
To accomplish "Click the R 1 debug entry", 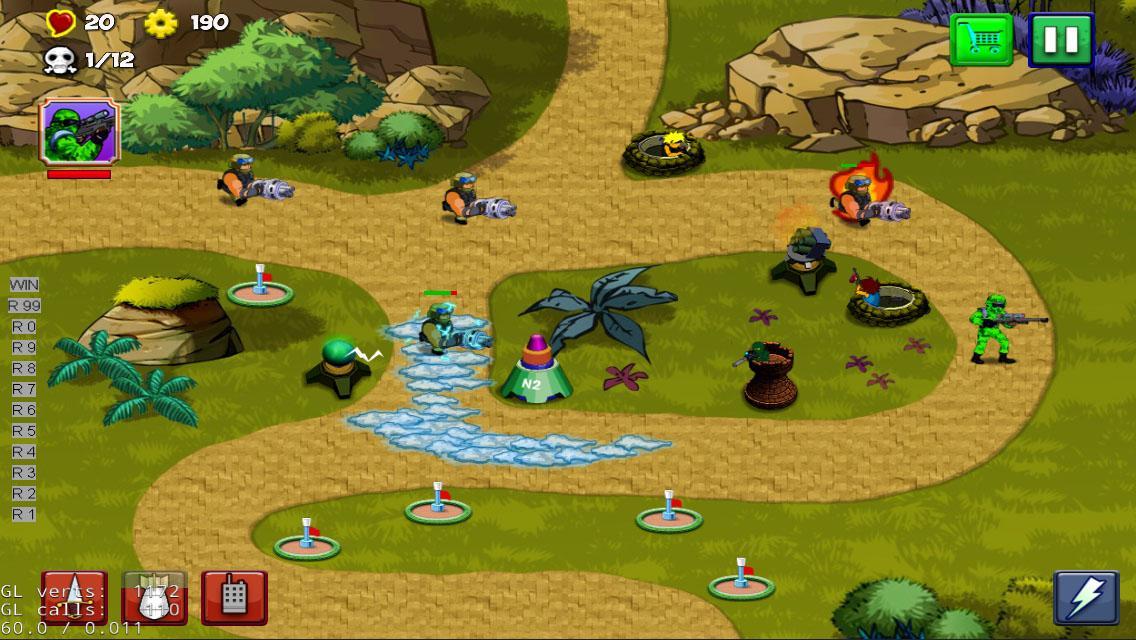I will coord(24,514).
